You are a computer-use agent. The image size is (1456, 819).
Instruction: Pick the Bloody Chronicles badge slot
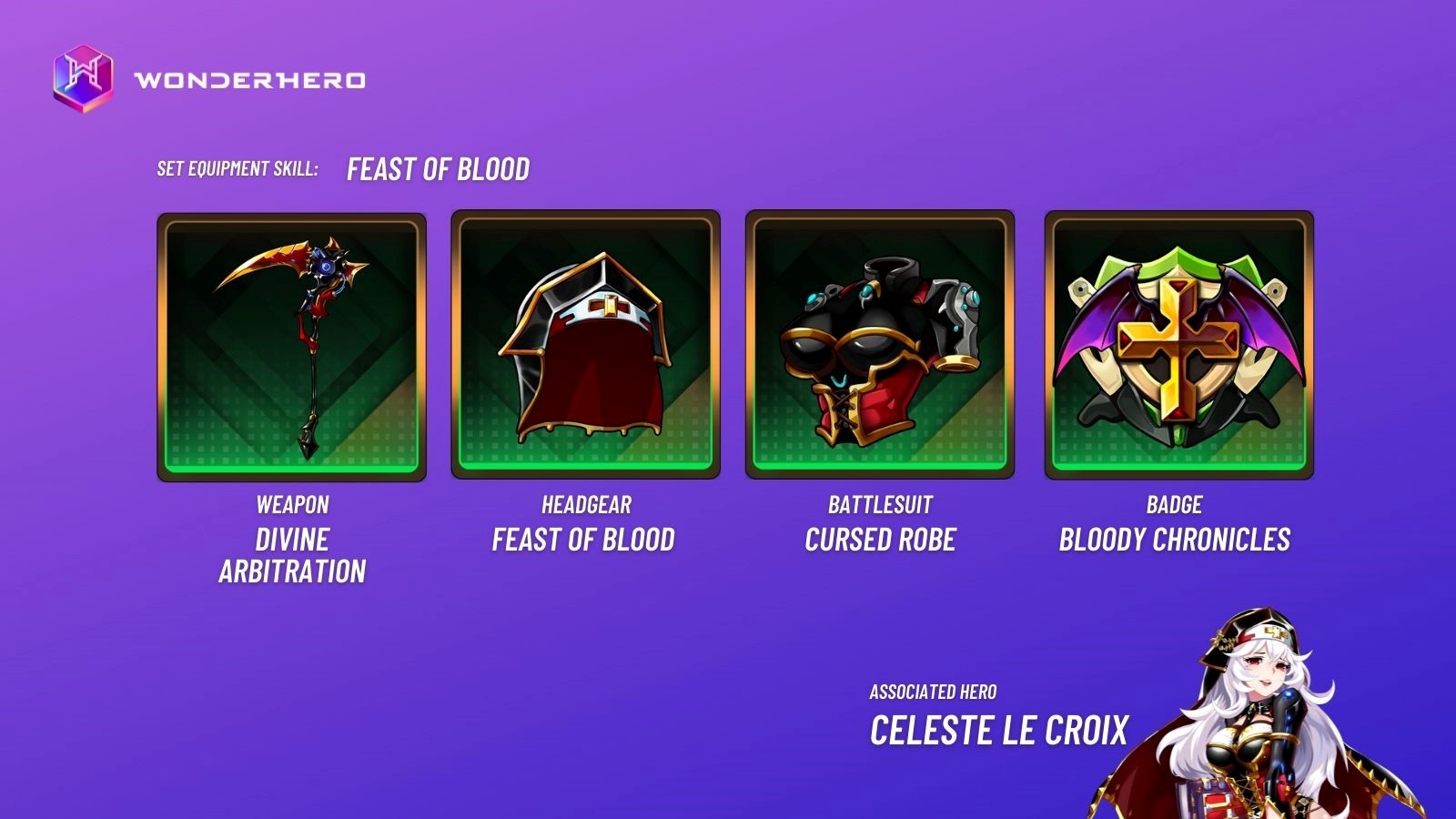point(1178,345)
